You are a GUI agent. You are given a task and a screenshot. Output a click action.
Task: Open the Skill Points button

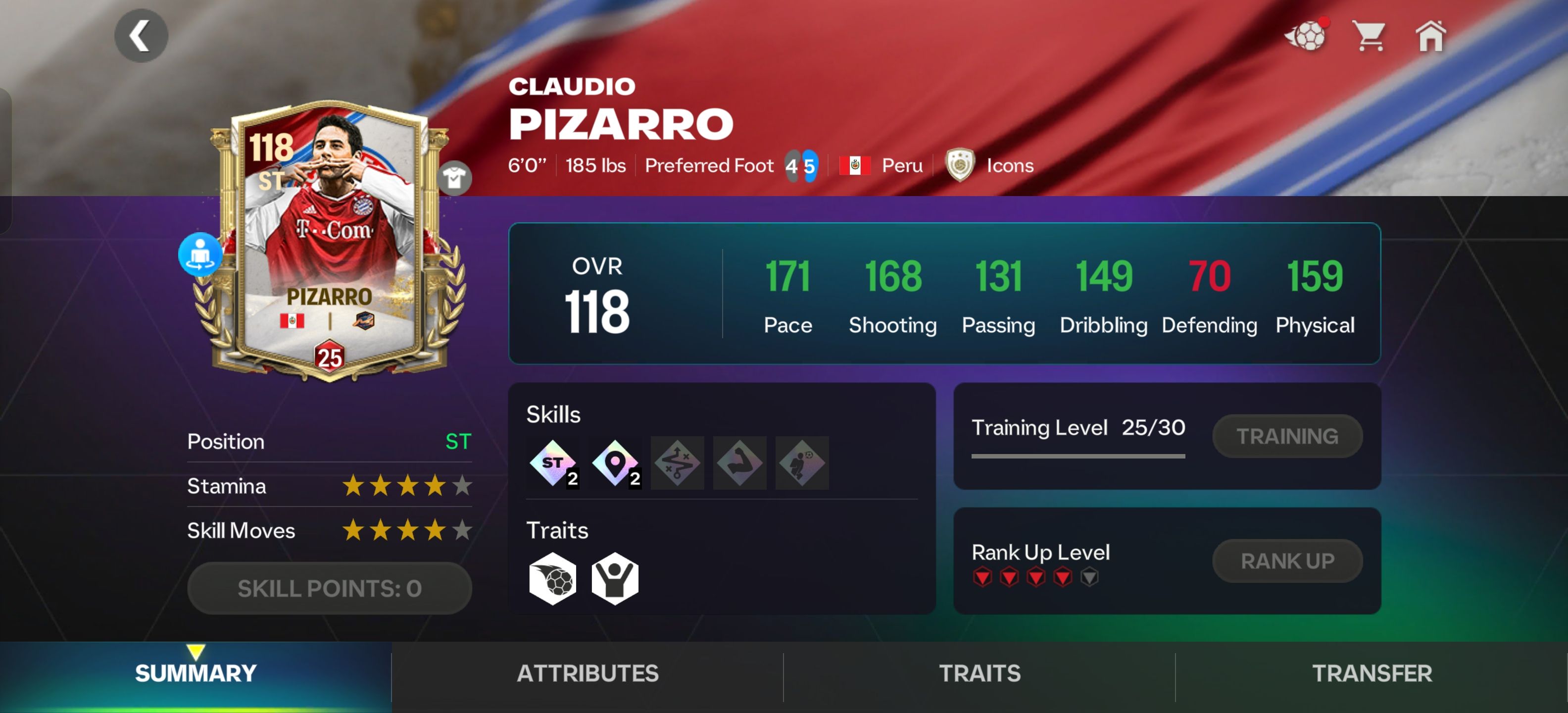329,588
